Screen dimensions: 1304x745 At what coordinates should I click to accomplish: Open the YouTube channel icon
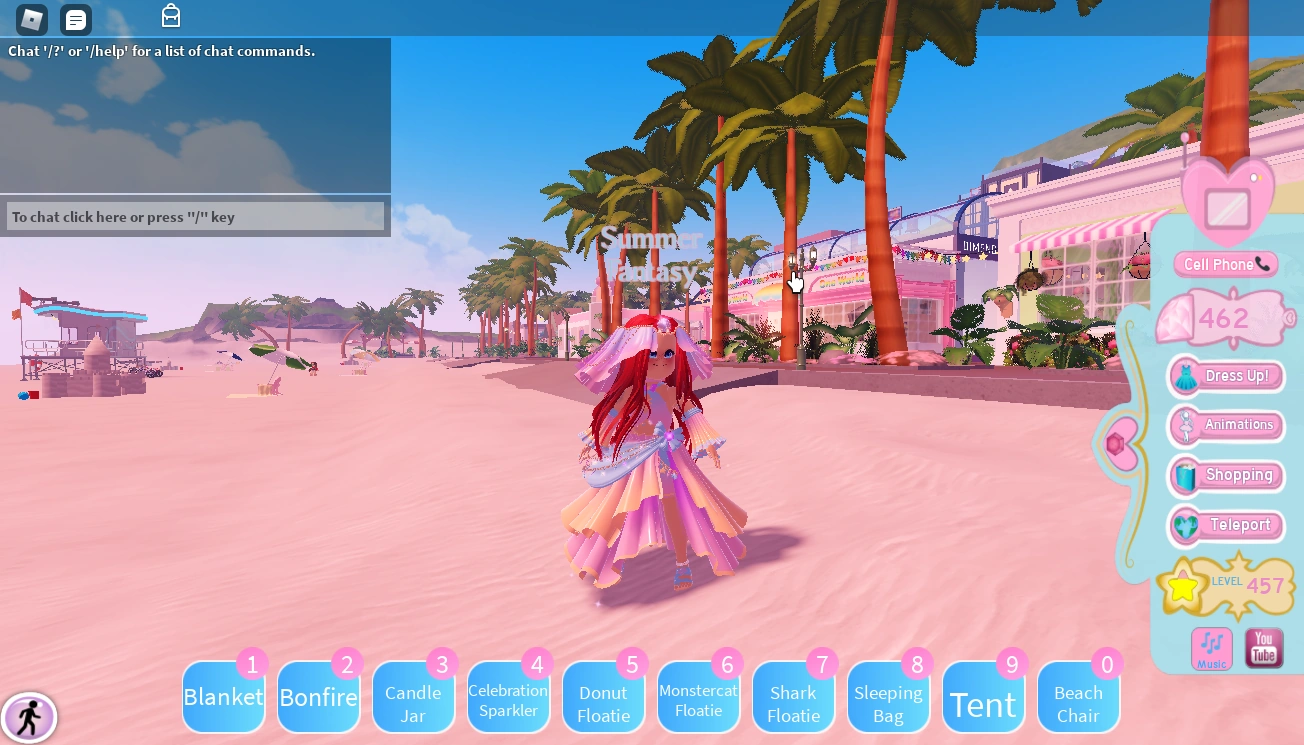coord(1263,648)
